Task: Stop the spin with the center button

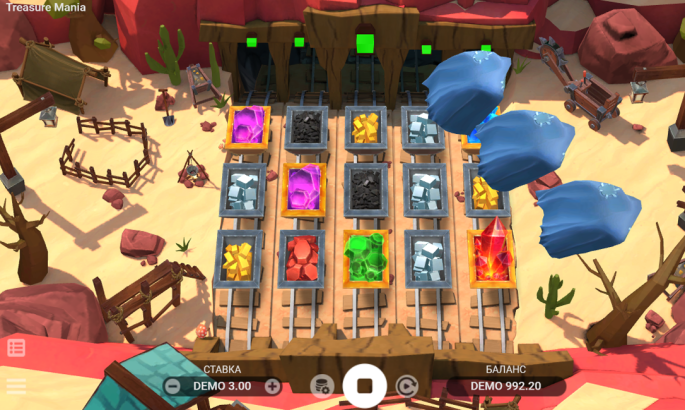Action: (x=364, y=385)
